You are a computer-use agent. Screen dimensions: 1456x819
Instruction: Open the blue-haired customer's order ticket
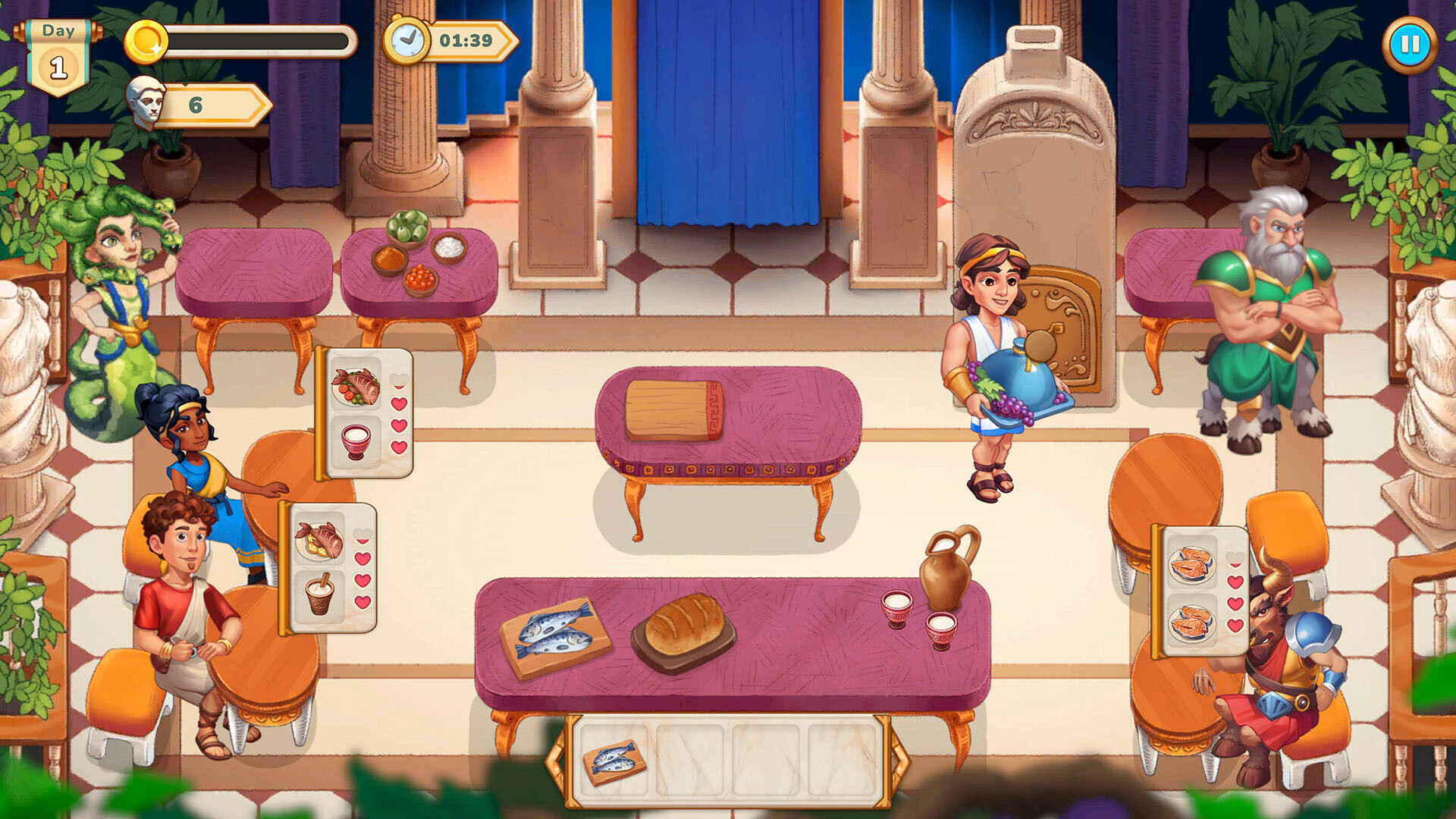click(x=364, y=417)
